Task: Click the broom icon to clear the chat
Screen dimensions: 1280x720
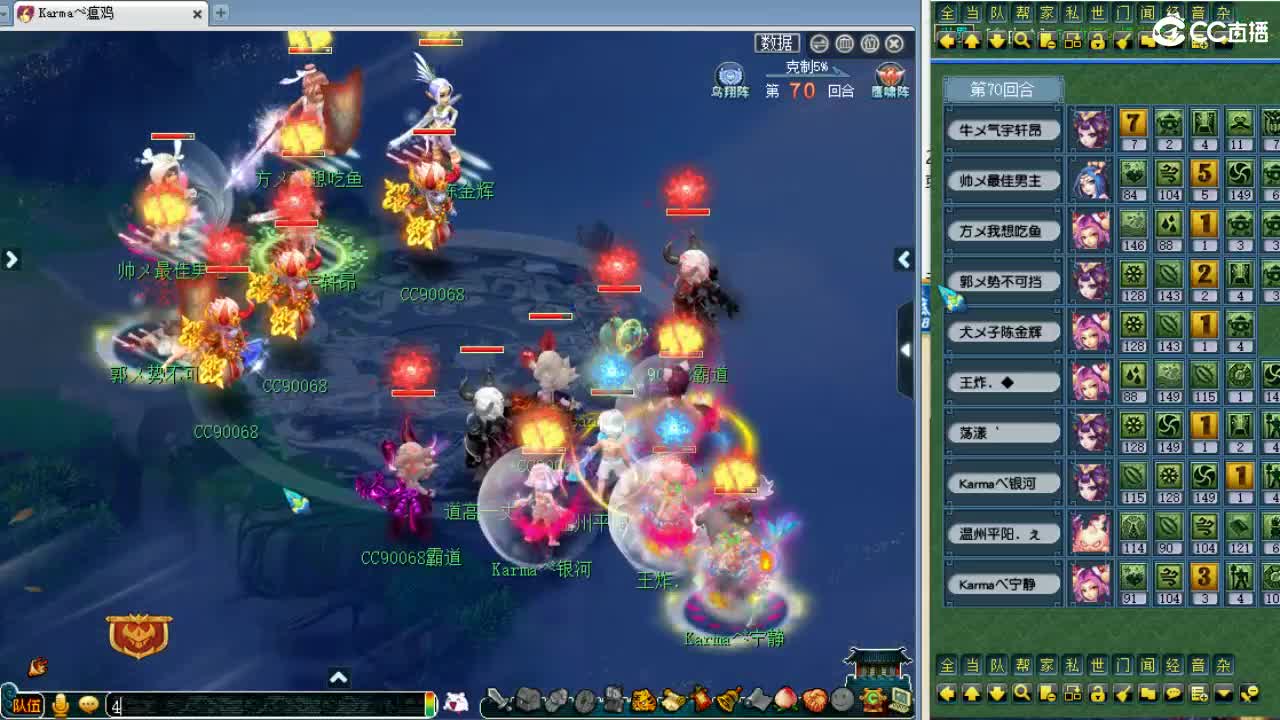Action: [1125, 693]
